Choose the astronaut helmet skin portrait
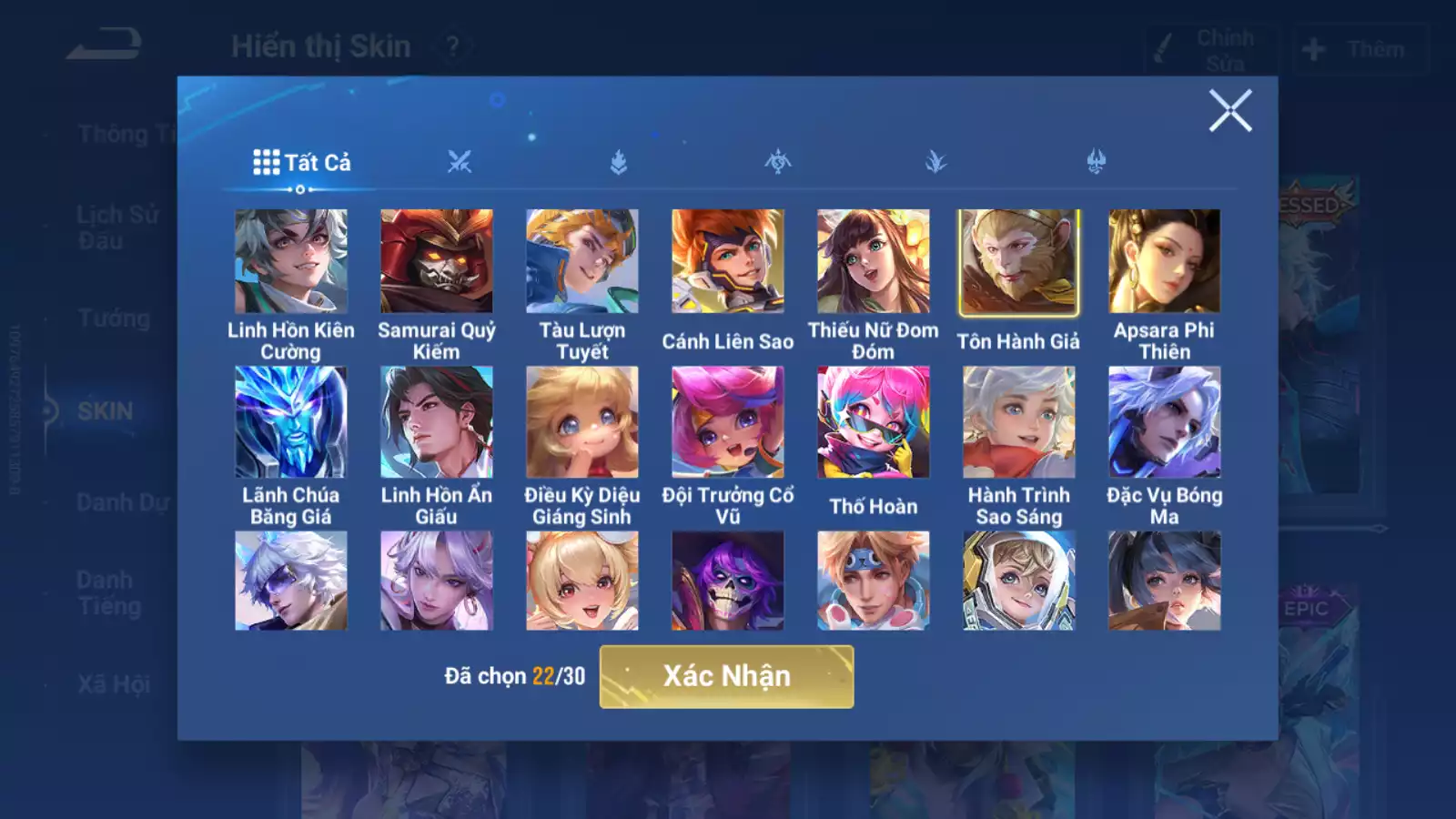Viewport: 1456px width, 819px height. click(x=1019, y=581)
